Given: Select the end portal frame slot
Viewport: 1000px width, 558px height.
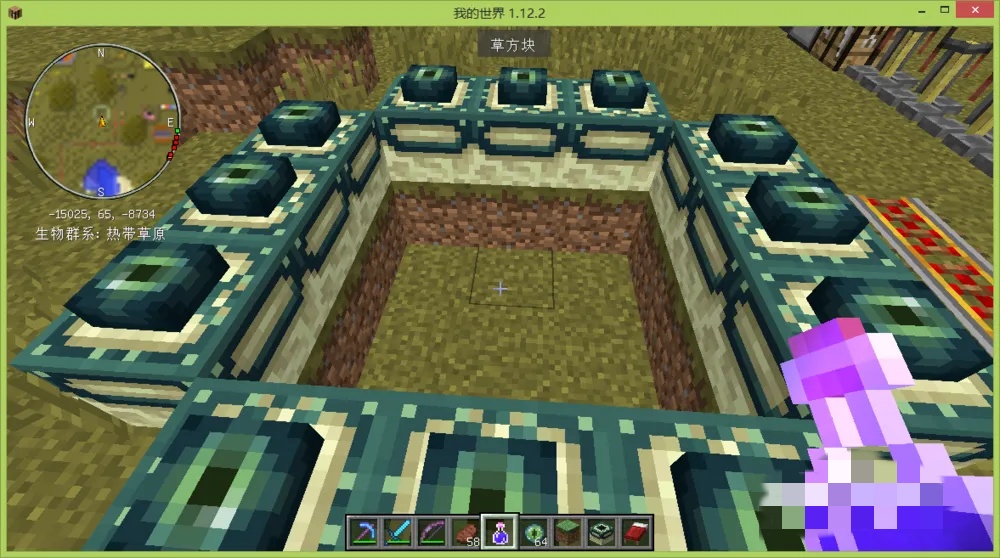Looking at the screenshot, I should (601, 532).
